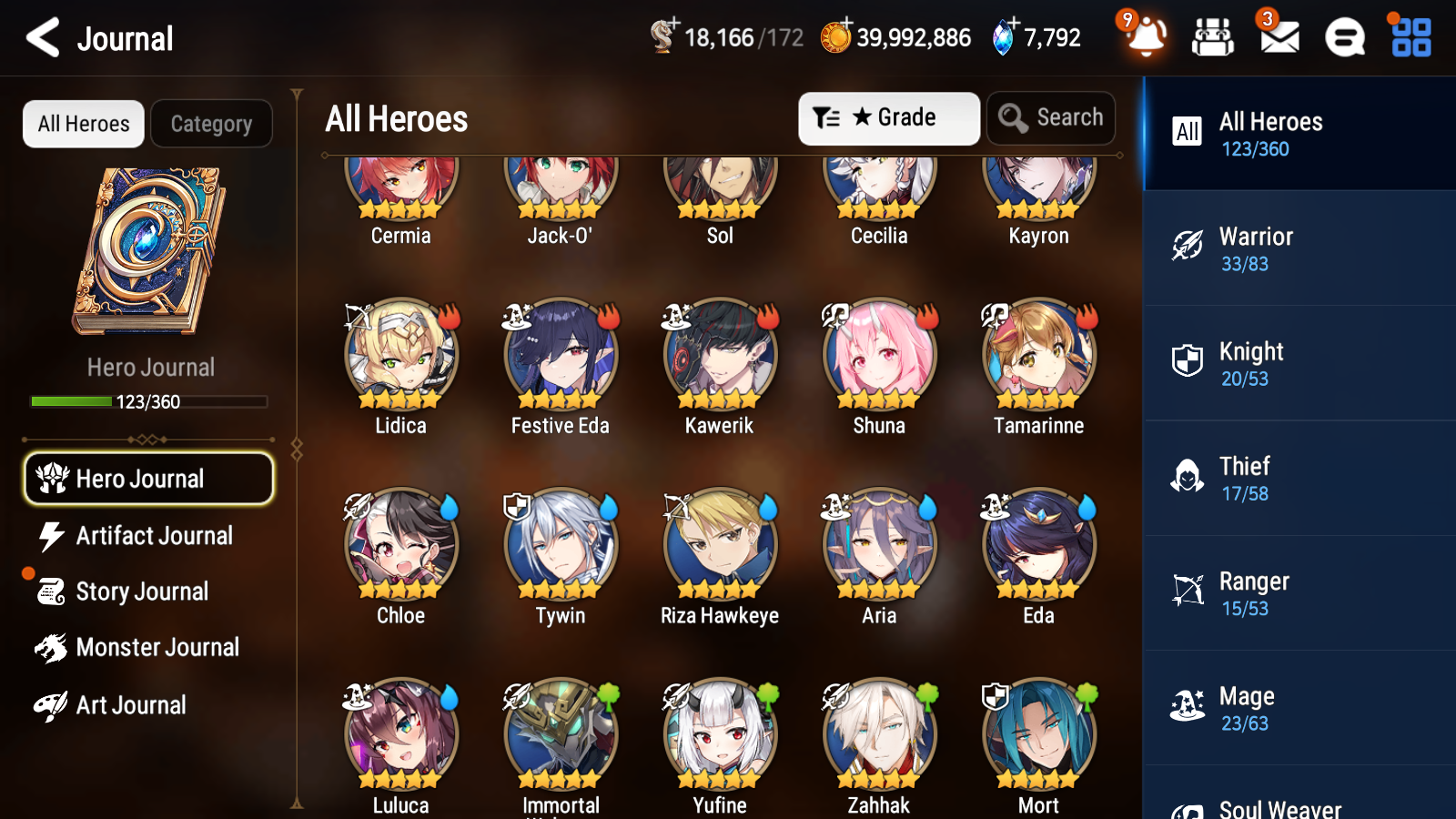The height and width of the screenshot is (819, 1456).
Task: Open the inventory chest icon
Action: [x=1213, y=38]
